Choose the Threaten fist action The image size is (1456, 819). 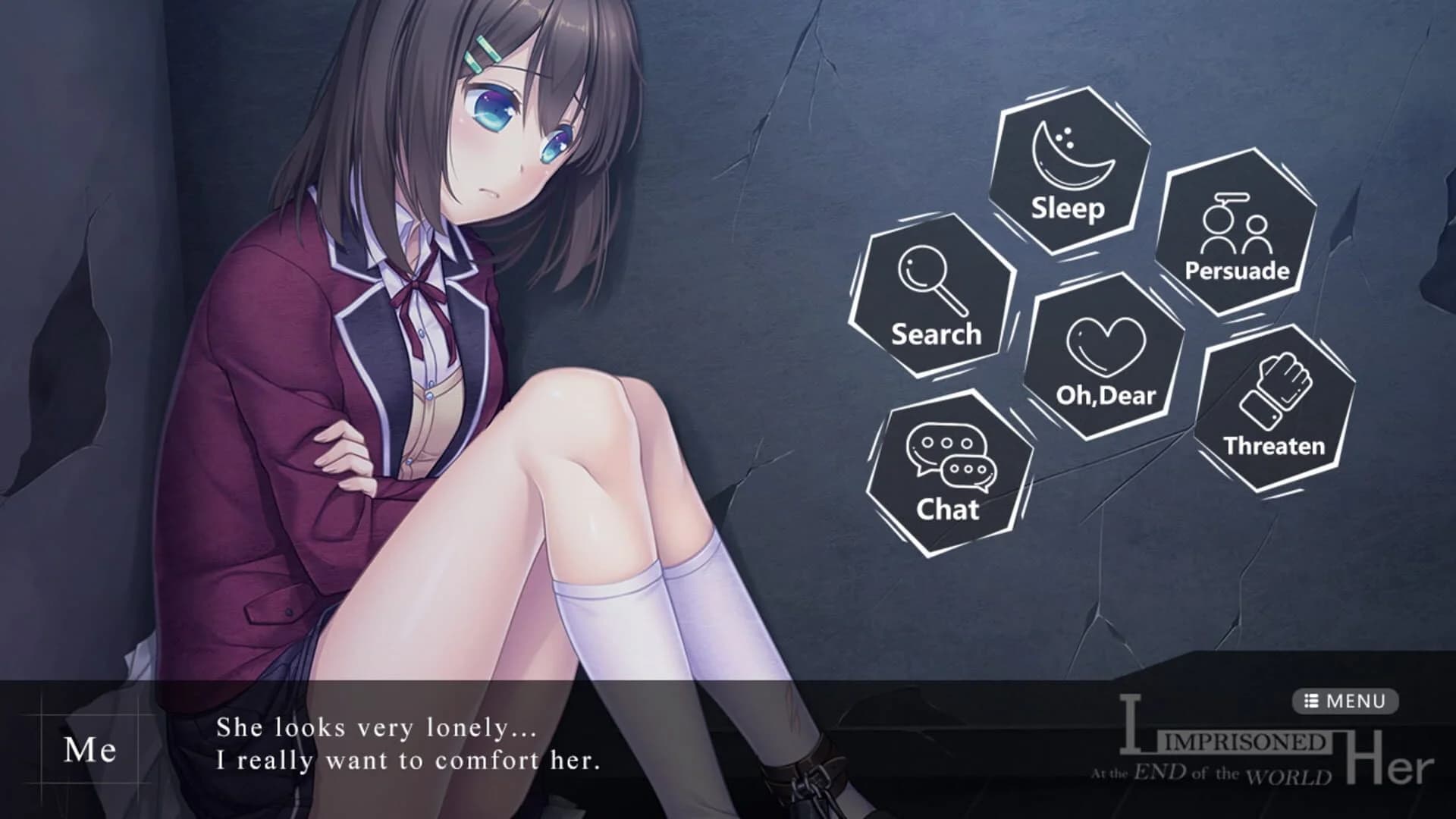tap(1274, 409)
